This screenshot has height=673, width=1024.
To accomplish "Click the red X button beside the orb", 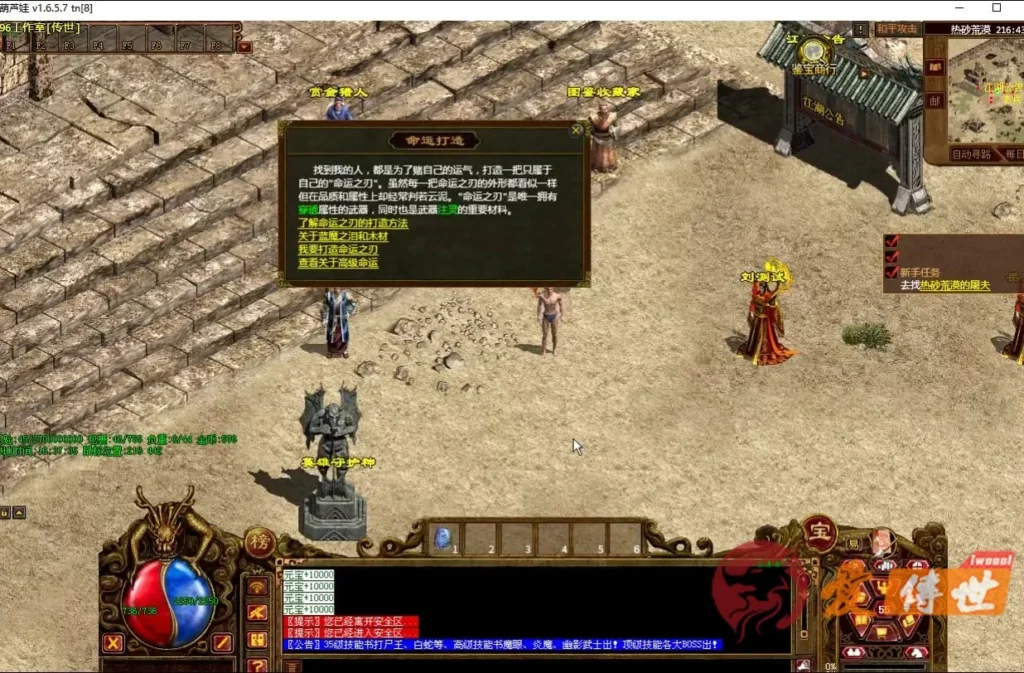I will (113, 642).
